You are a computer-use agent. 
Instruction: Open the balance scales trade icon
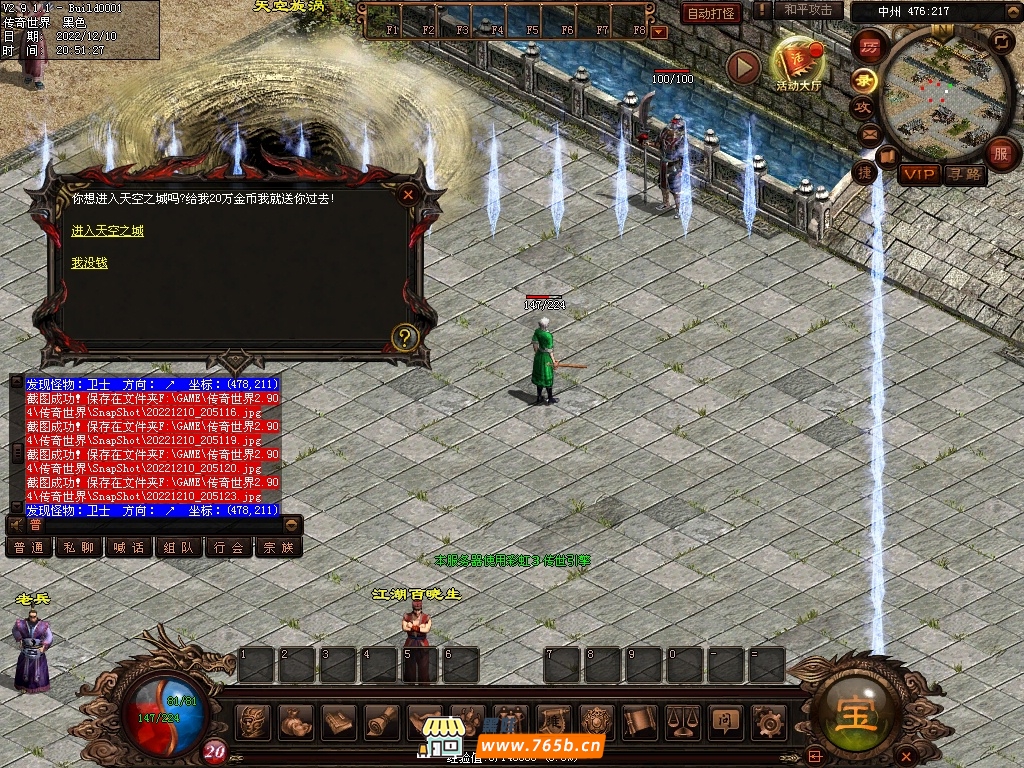tap(683, 721)
